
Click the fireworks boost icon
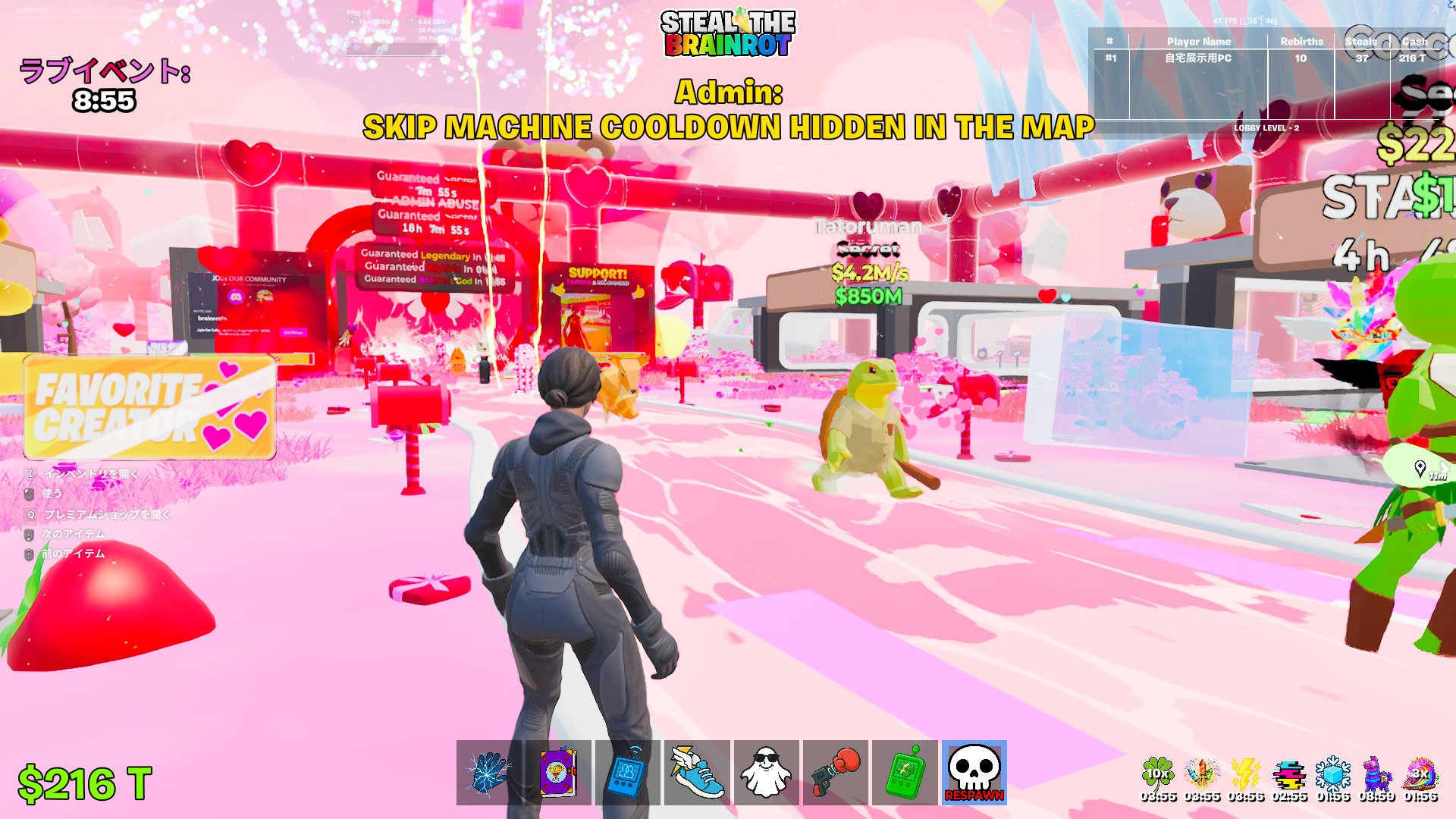pos(1202,774)
